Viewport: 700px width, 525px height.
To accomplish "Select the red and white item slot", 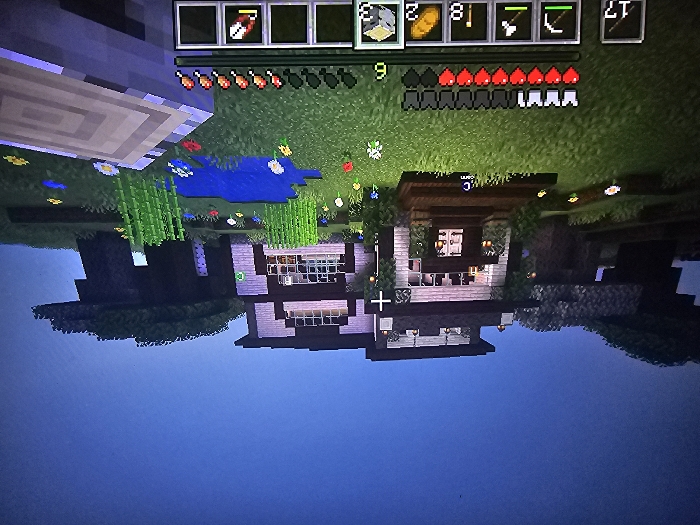I will pos(243,24).
